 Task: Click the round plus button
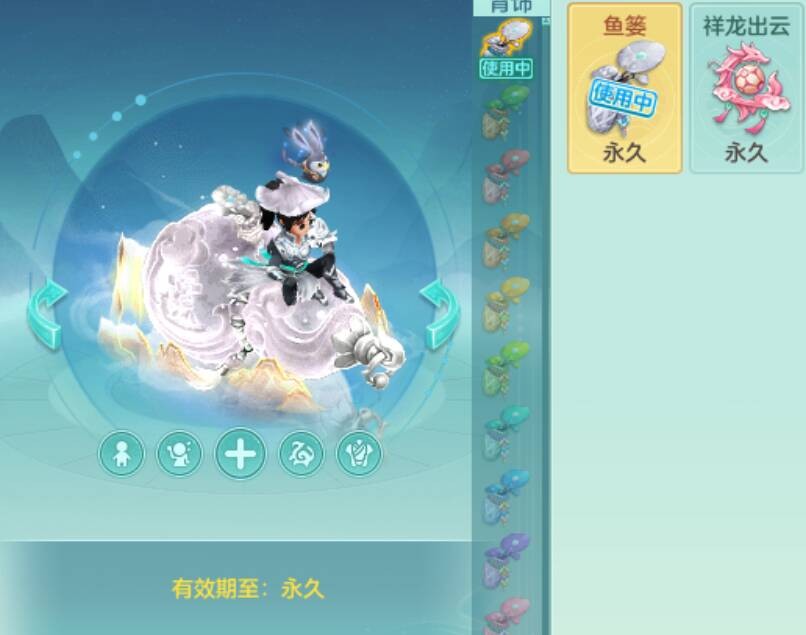(x=240, y=454)
